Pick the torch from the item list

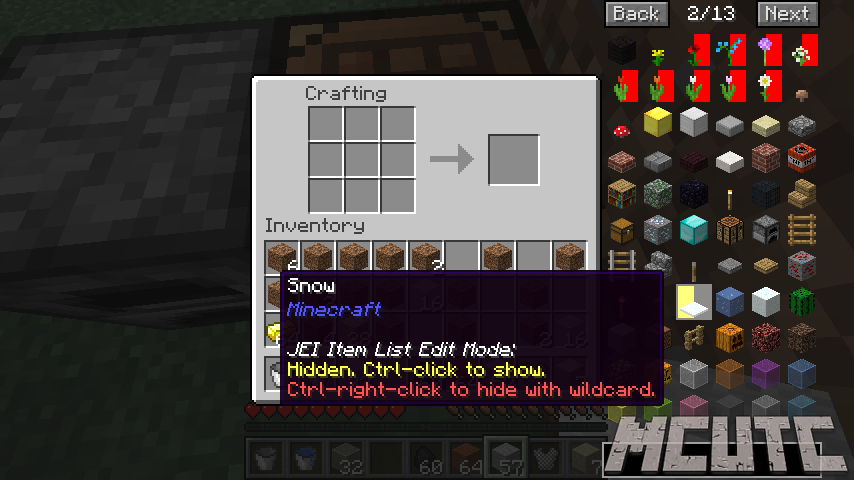point(729,193)
